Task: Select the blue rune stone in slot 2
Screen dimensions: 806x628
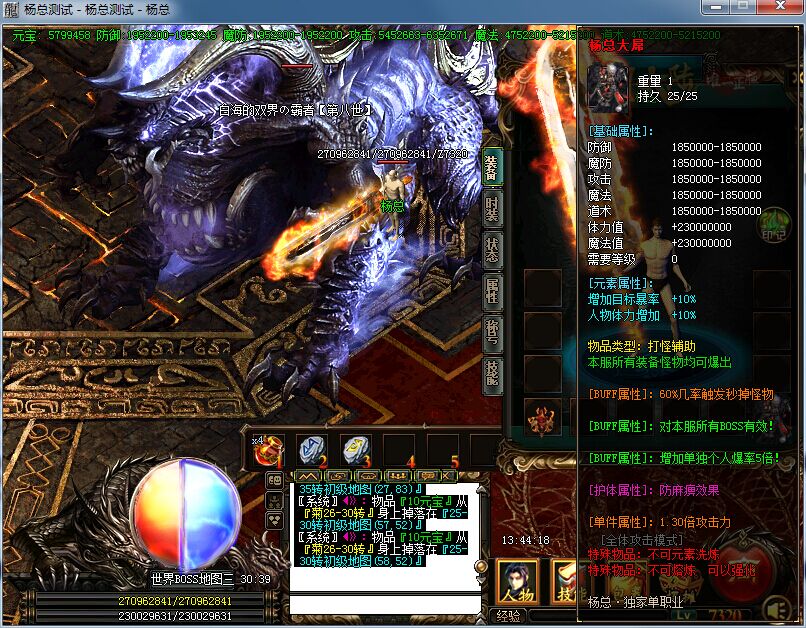Action: 312,451
